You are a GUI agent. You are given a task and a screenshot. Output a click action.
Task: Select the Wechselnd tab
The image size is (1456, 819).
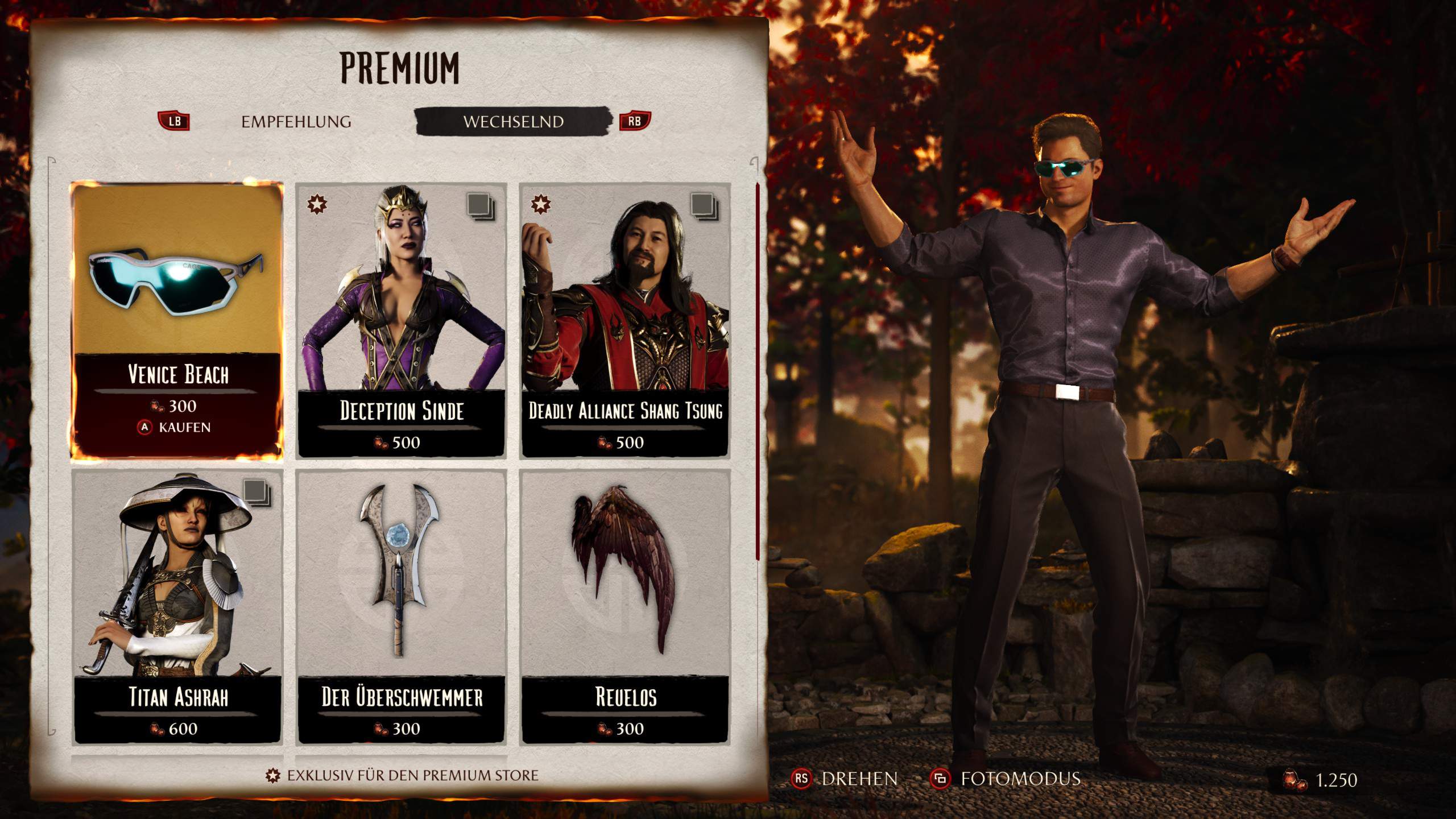(513, 122)
